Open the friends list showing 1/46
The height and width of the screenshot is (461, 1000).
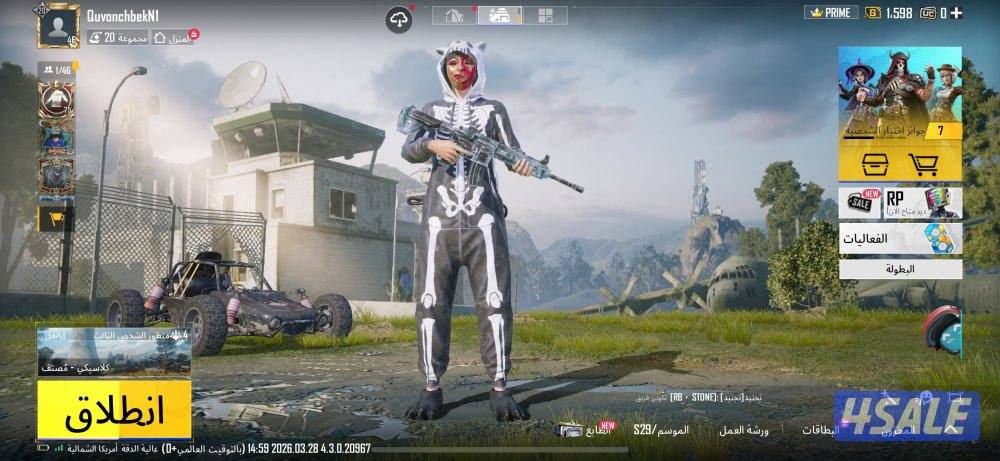(57, 69)
